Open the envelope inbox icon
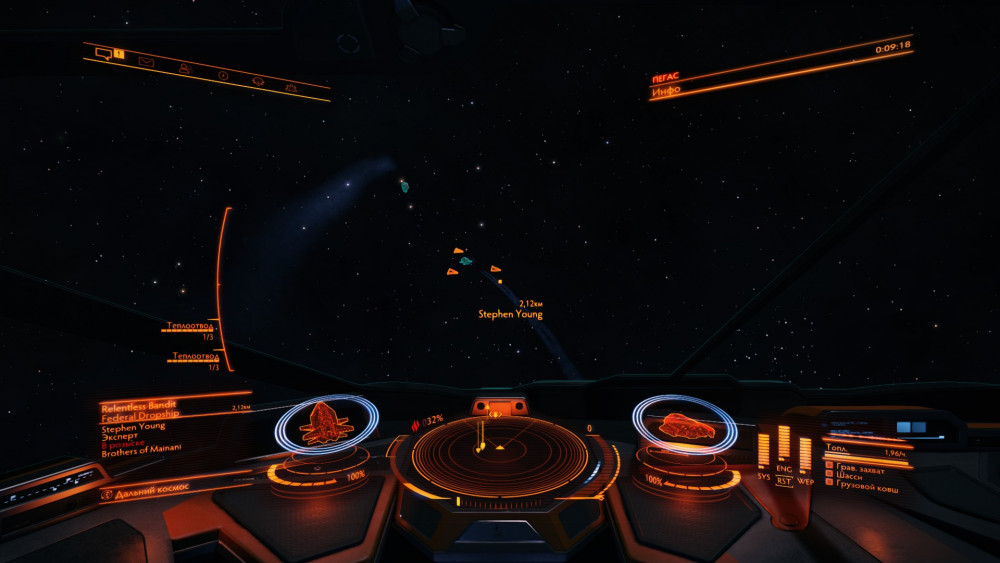This screenshot has width=1000, height=563. pos(146,62)
